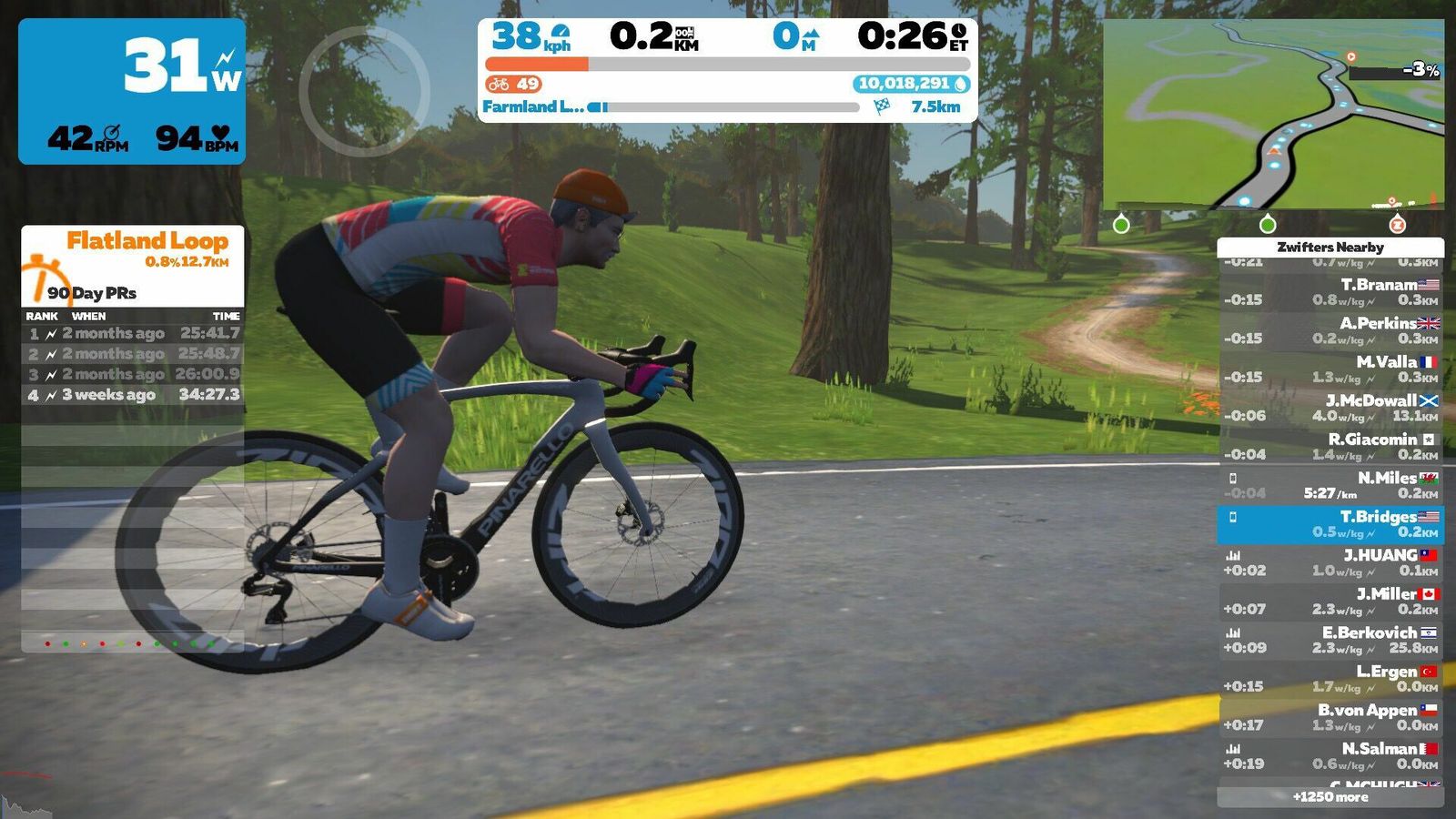Select runner N.Miles in the list

[1330, 485]
